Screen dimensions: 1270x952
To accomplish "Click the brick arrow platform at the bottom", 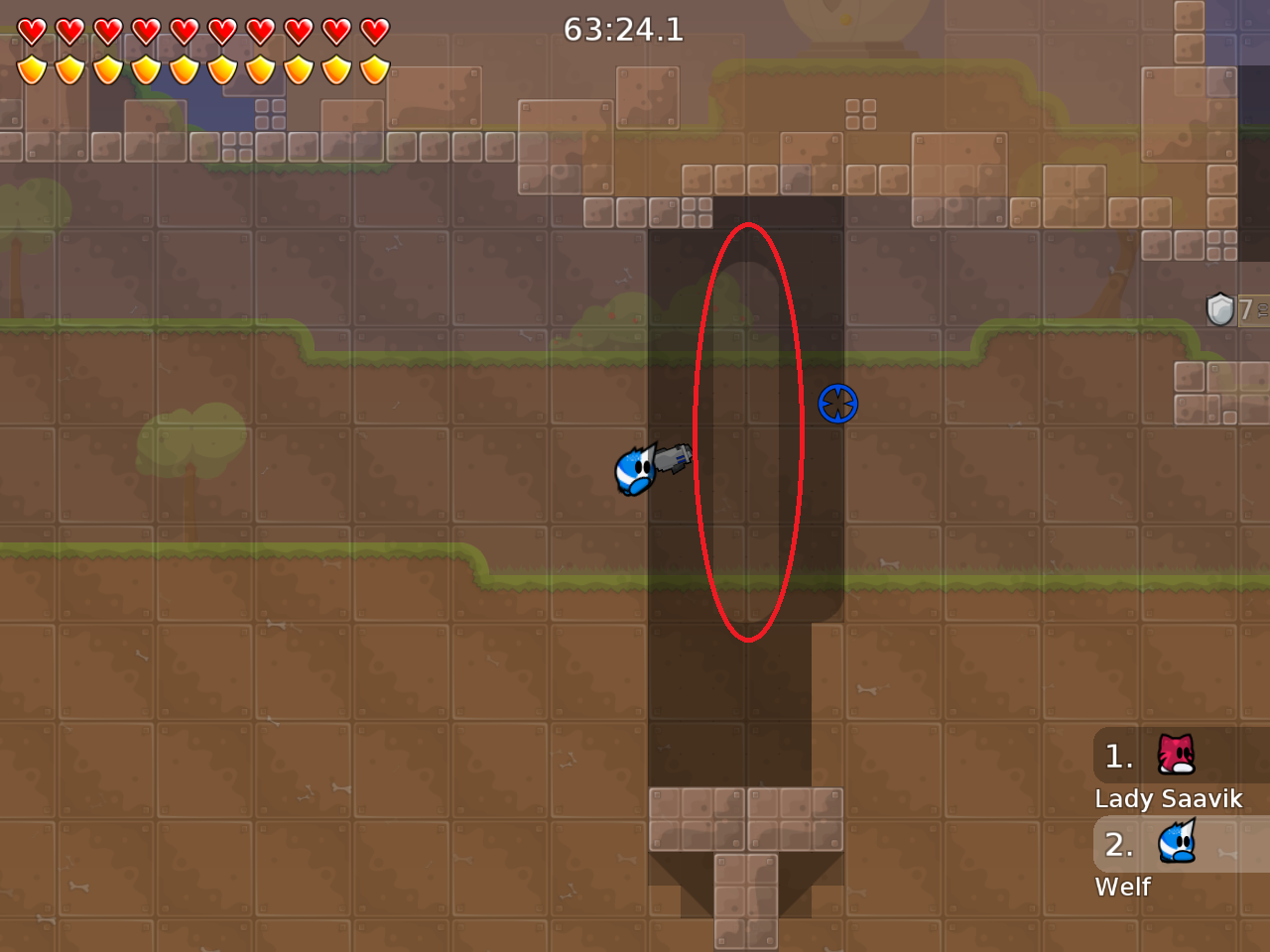I will pyautogui.click(x=746, y=853).
